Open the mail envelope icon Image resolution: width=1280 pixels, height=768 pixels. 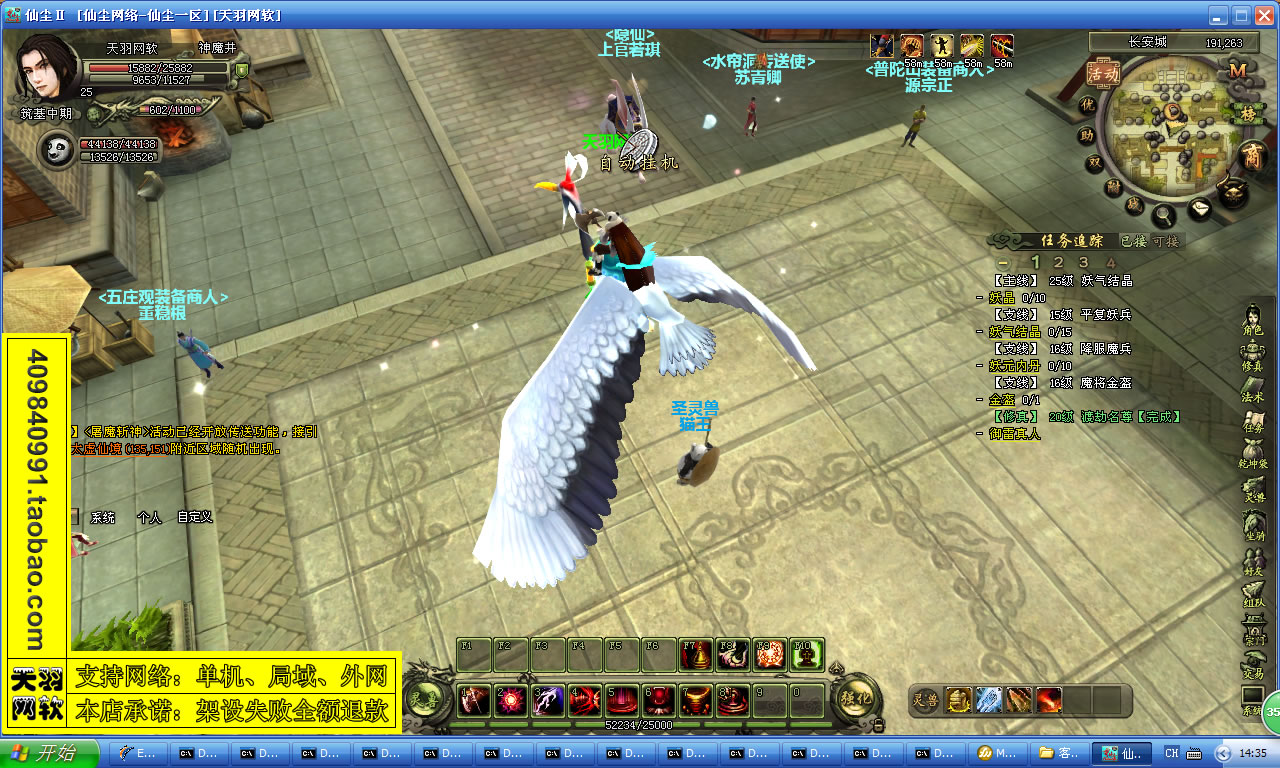1201,209
